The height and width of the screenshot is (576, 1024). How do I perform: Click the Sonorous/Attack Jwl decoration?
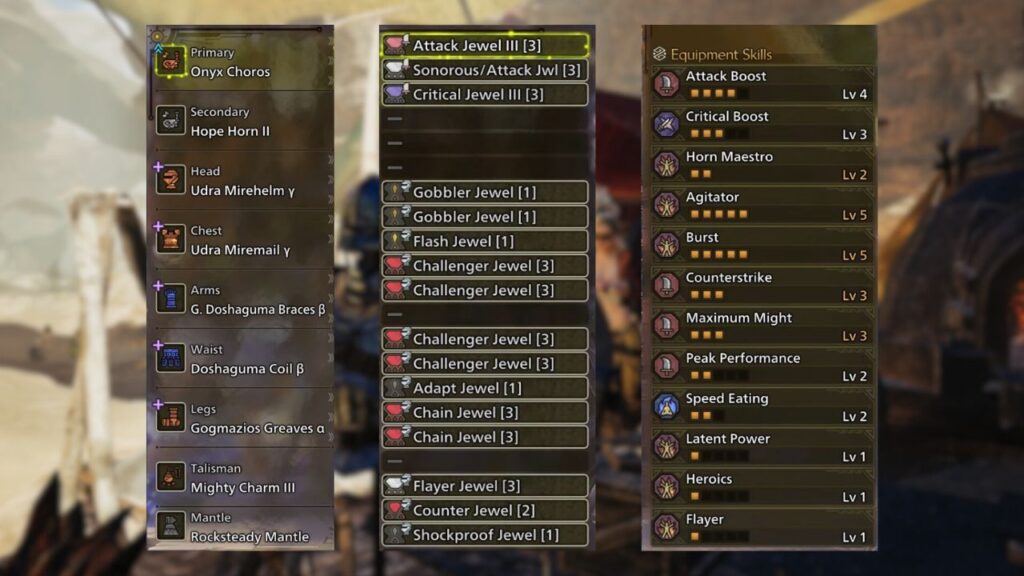click(x=485, y=70)
